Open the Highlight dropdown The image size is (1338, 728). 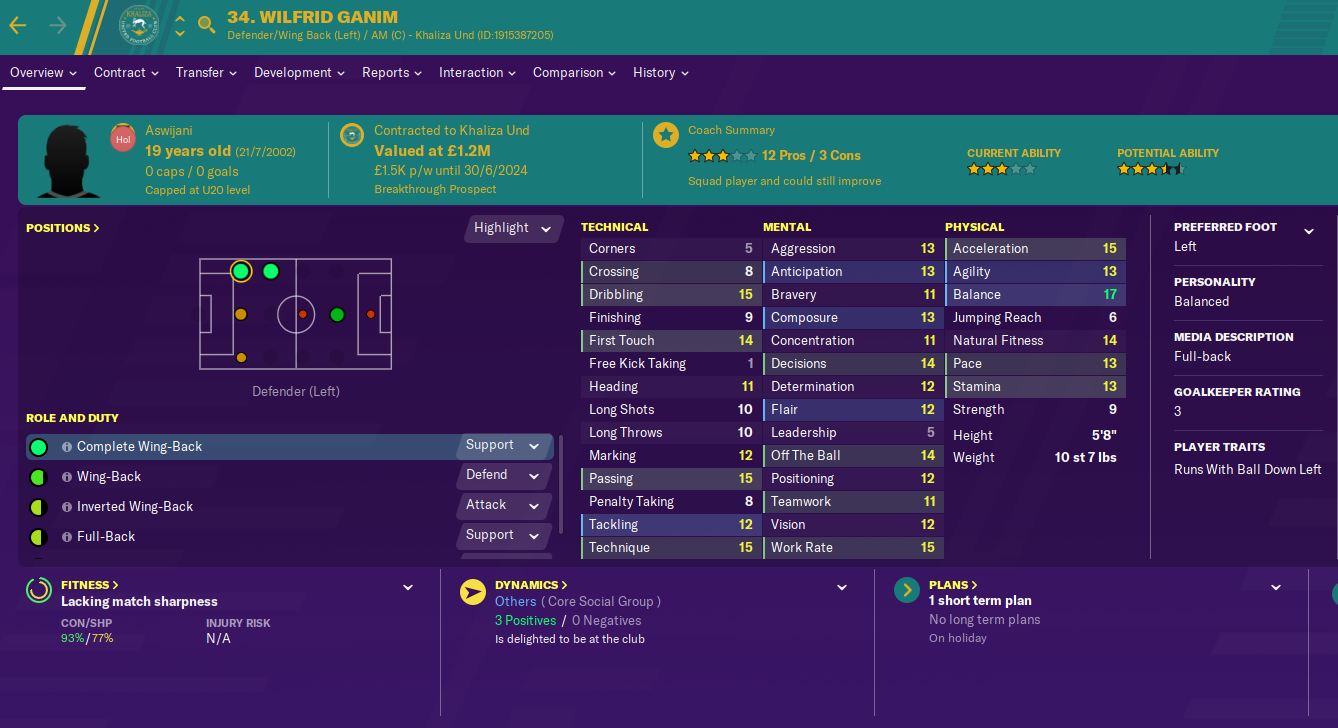pyautogui.click(x=513, y=228)
